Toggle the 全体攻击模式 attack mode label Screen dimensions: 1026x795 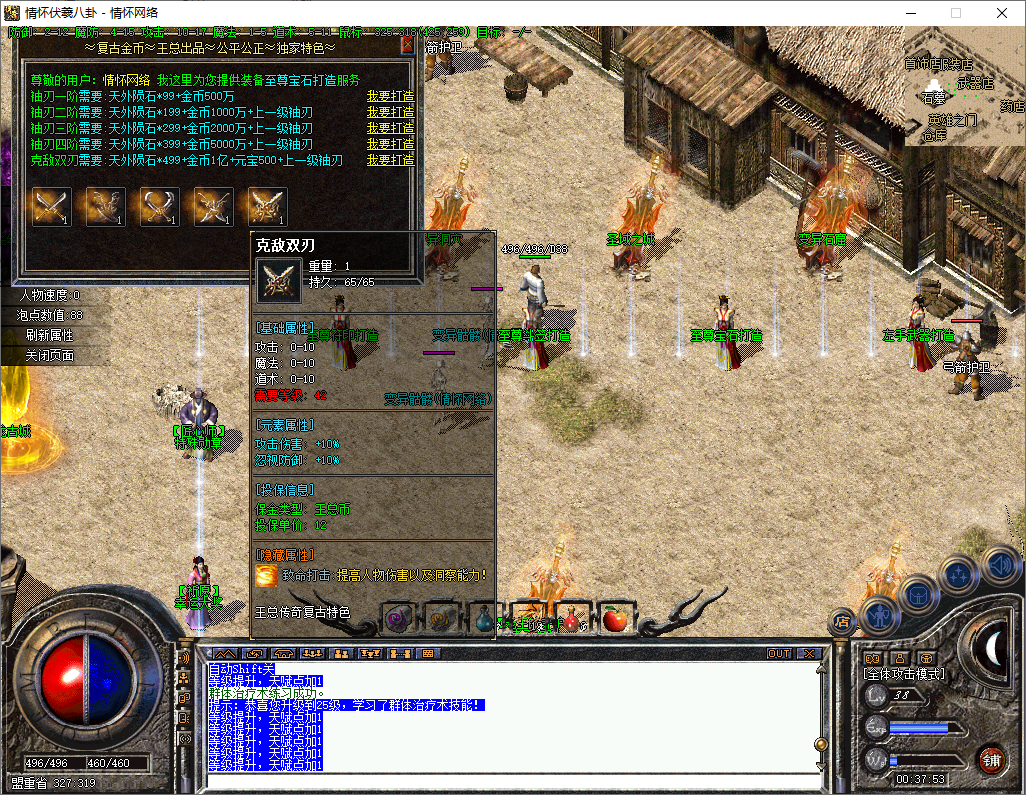[904, 675]
